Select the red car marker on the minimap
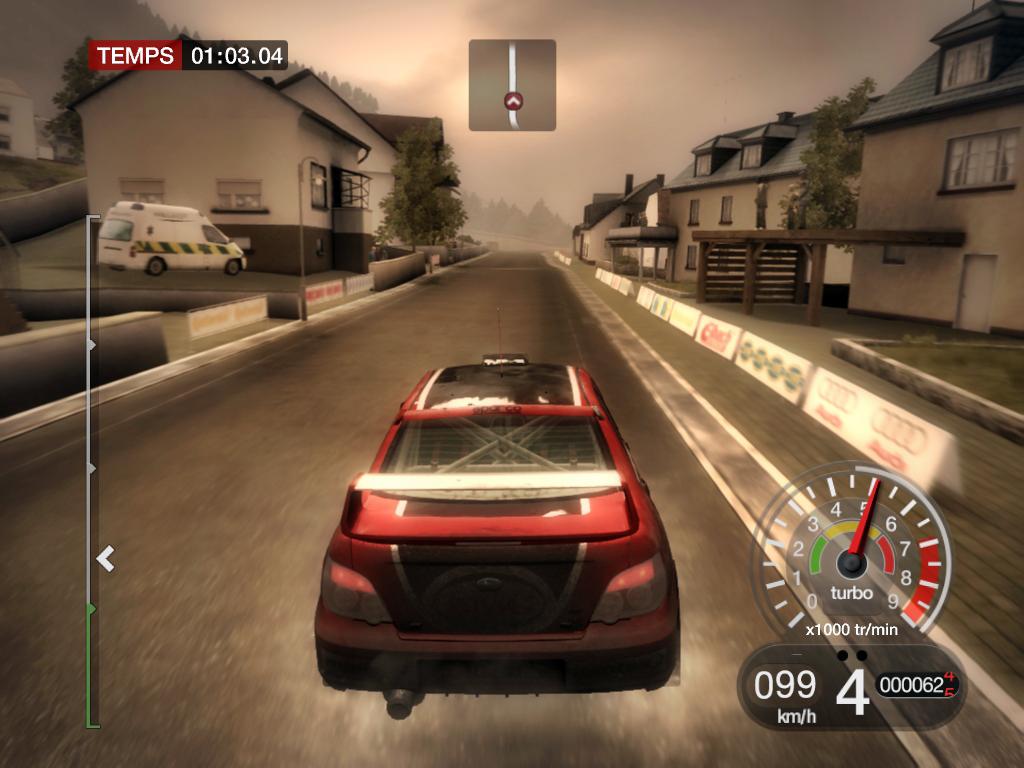 pos(513,101)
